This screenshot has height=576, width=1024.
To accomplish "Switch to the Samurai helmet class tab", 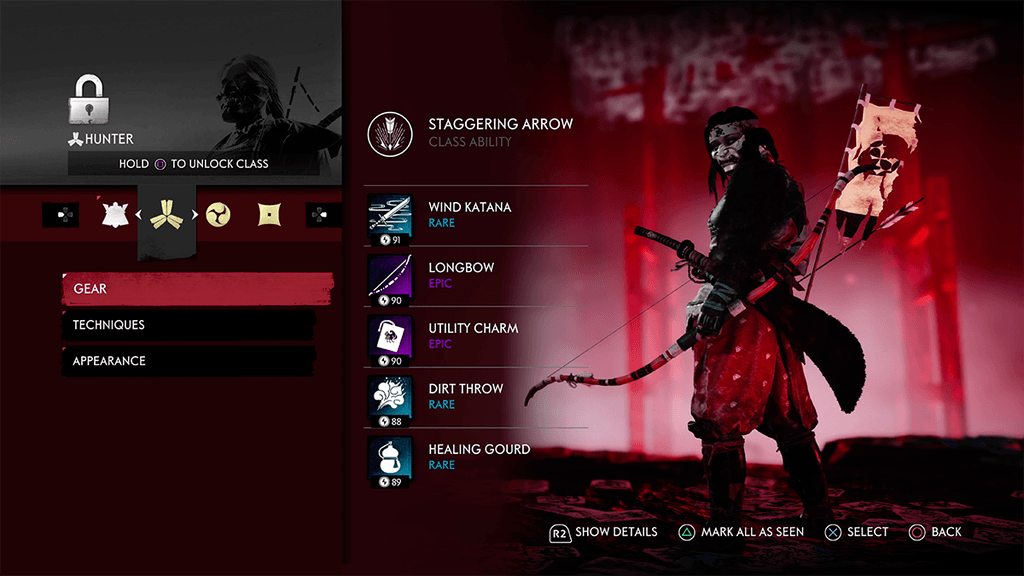I will pos(117,214).
